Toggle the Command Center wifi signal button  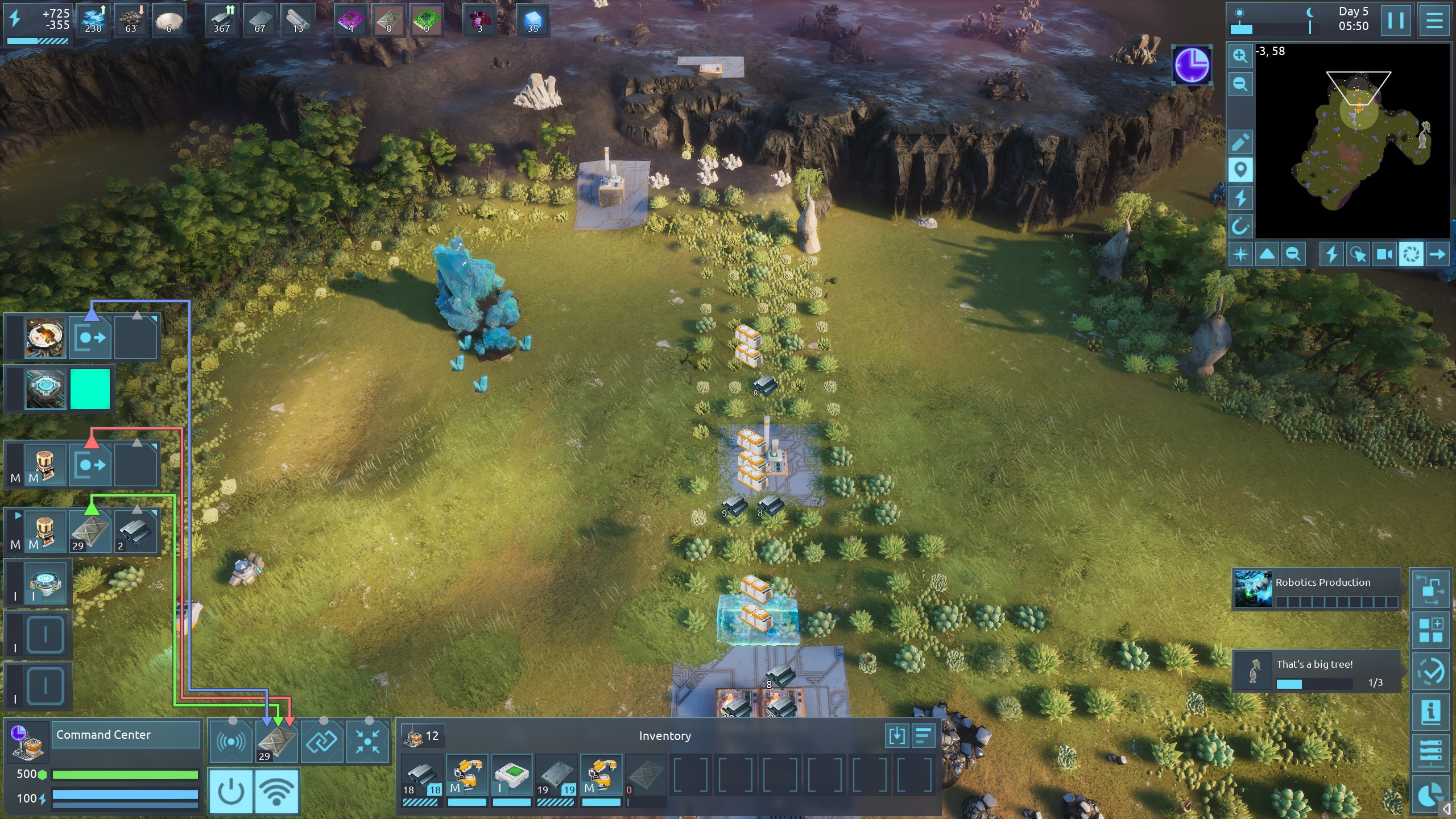[277, 791]
